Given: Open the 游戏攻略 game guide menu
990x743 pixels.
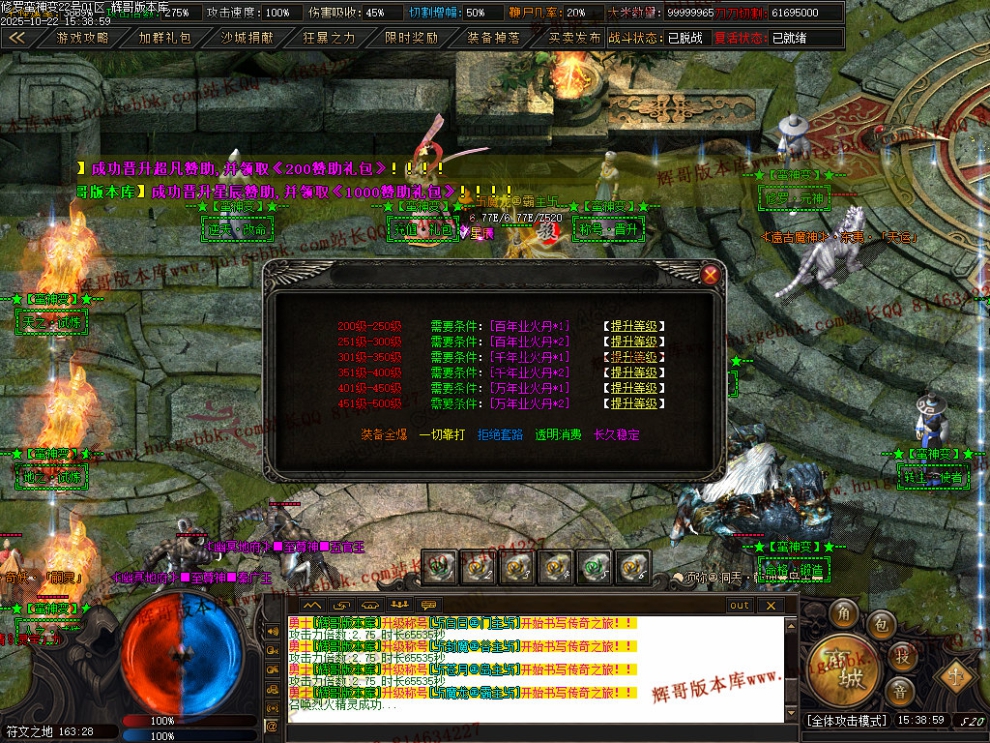Looking at the screenshot, I should [x=82, y=38].
